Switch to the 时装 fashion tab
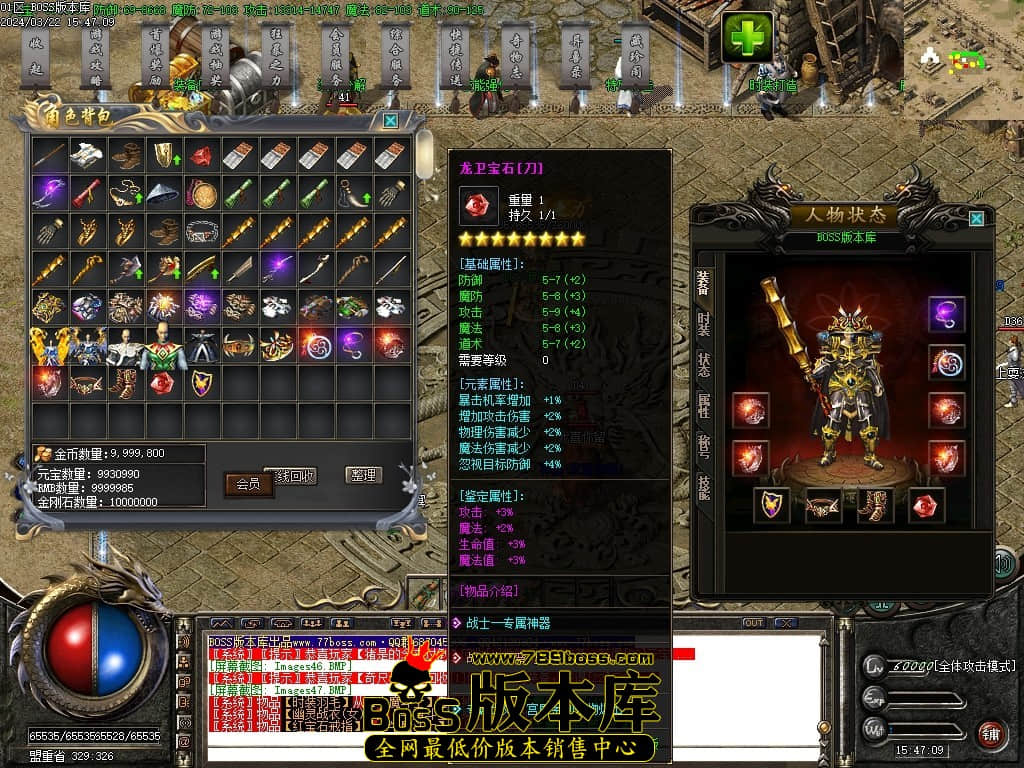The height and width of the screenshot is (768, 1024). coord(704,323)
